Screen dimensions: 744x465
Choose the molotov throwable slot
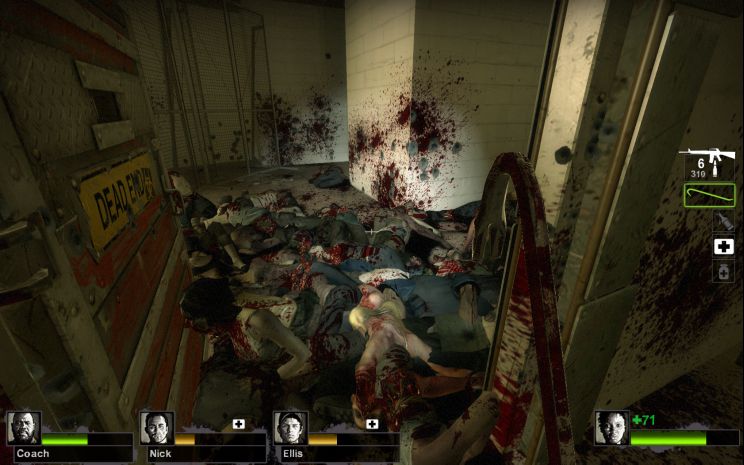(x=722, y=221)
